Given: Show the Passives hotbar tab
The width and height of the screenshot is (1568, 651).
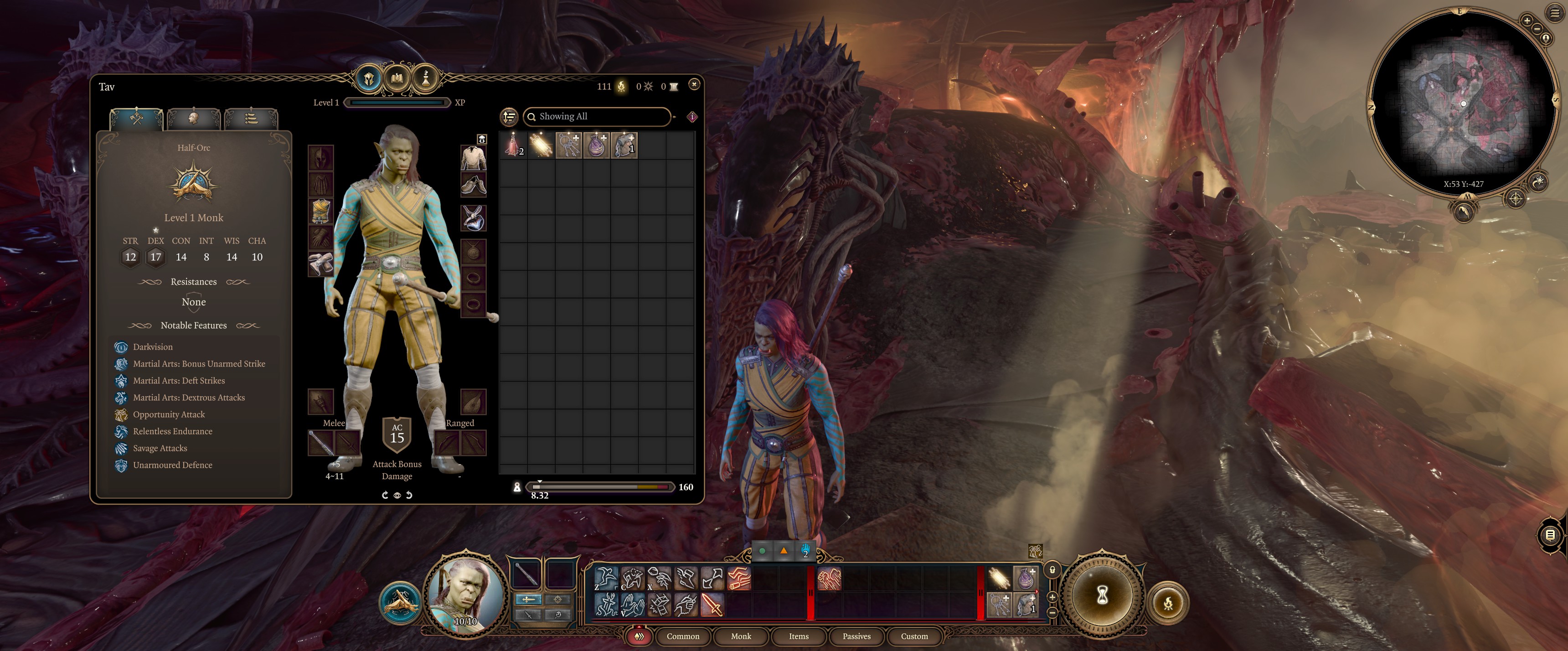Looking at the screenshot, I should [856, 636].
